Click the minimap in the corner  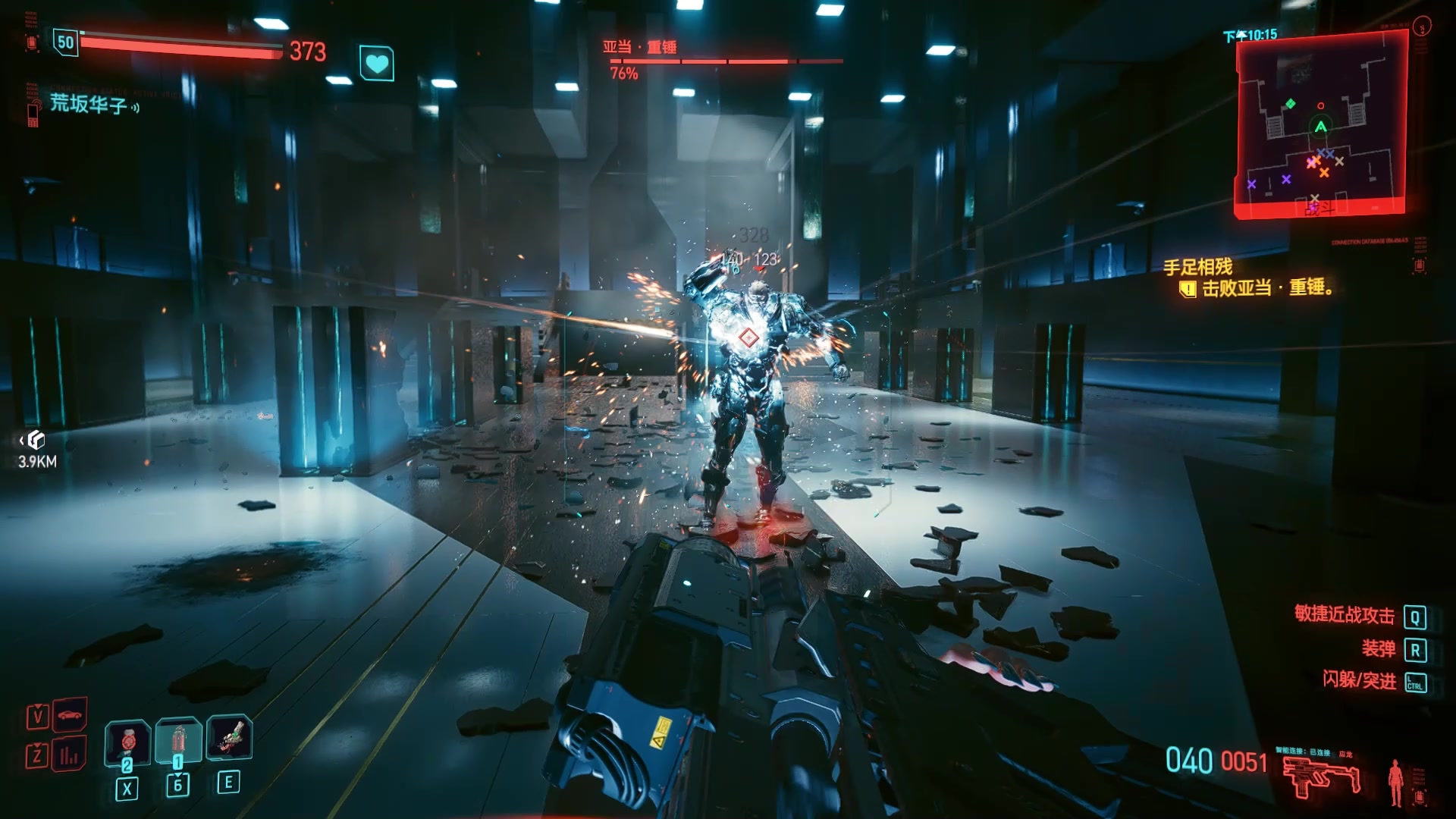click(1320, 125)
